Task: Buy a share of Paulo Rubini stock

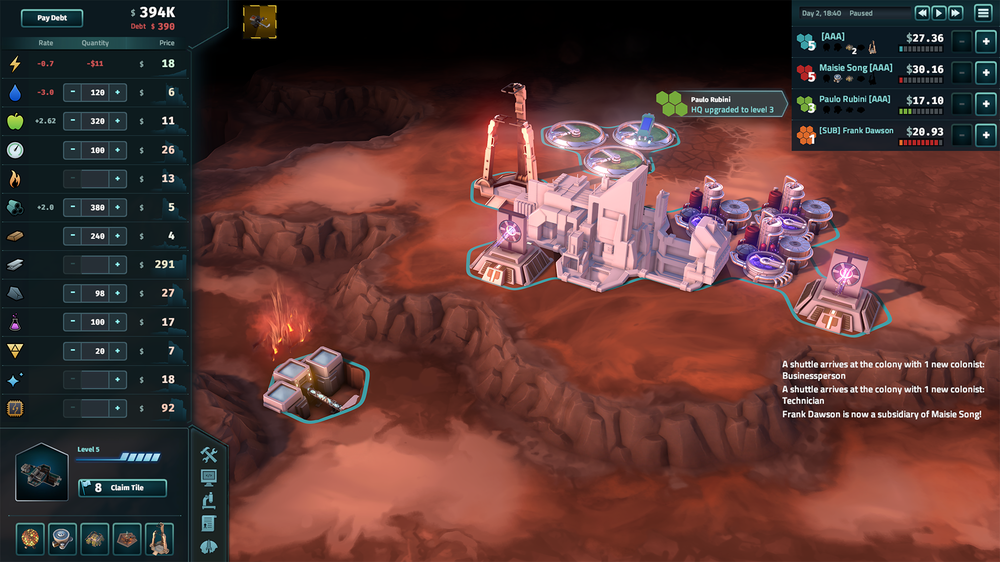Action: pos(984,104)
